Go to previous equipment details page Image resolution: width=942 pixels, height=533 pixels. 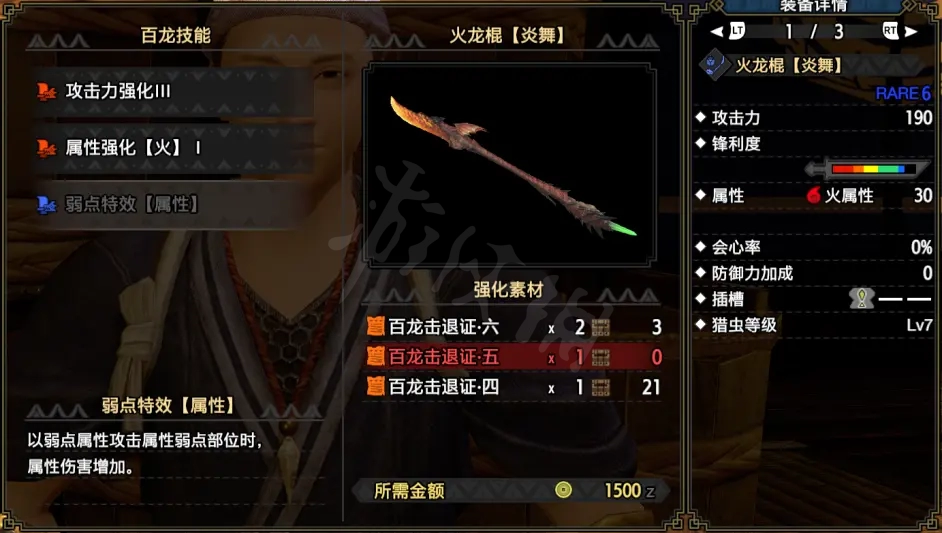coord(736,31)
